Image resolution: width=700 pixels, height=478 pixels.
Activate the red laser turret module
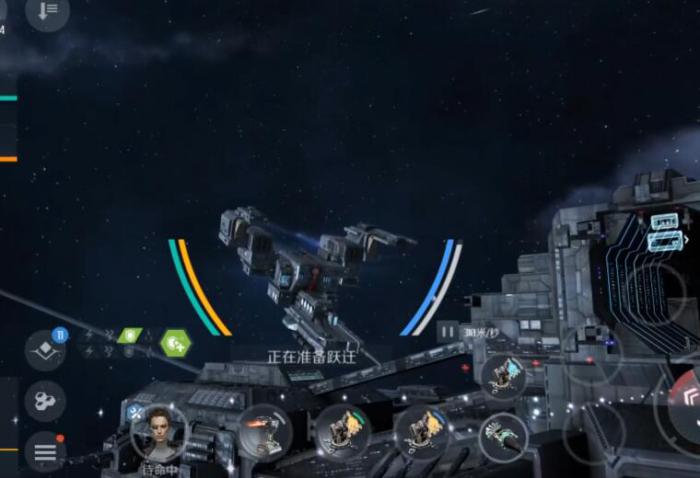264,431
